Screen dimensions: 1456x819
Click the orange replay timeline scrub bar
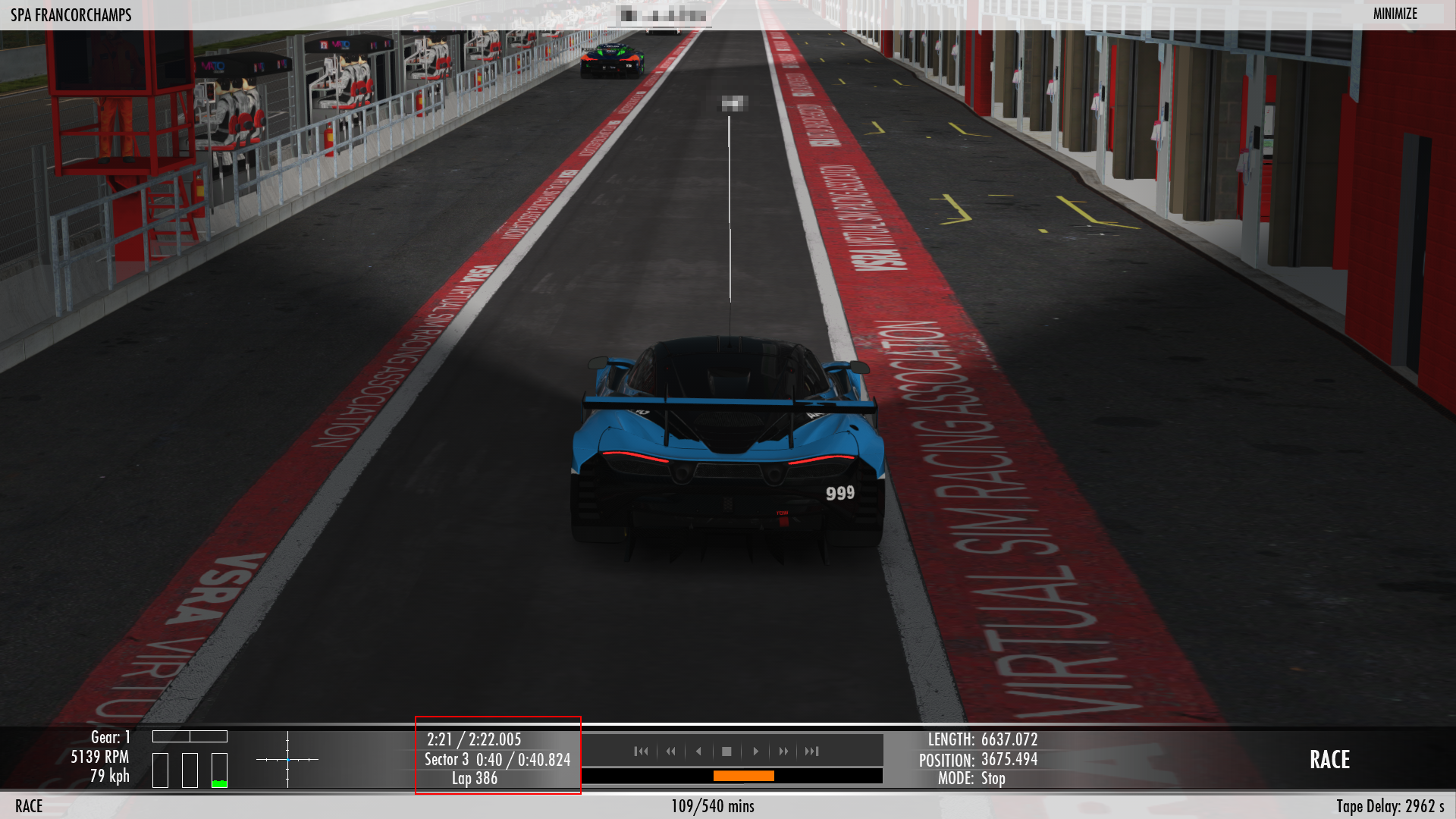(x=743, y=776)
